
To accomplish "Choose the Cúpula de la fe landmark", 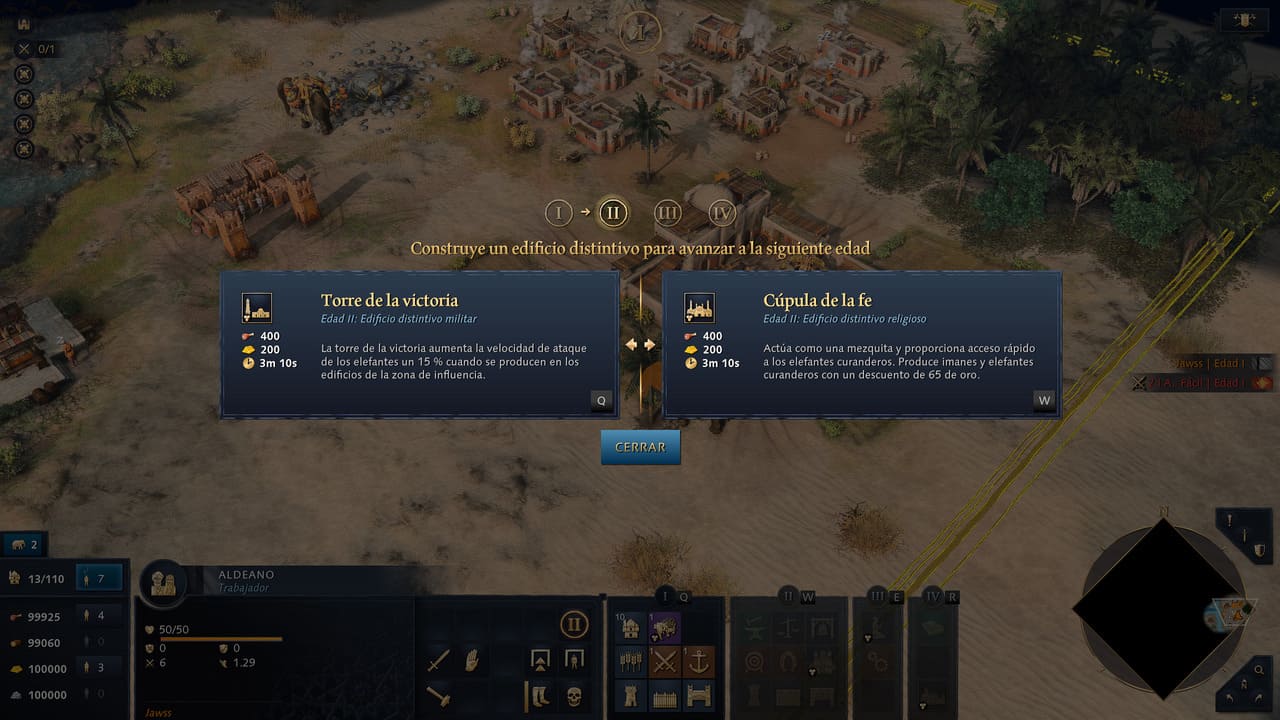I will (861, 344).
